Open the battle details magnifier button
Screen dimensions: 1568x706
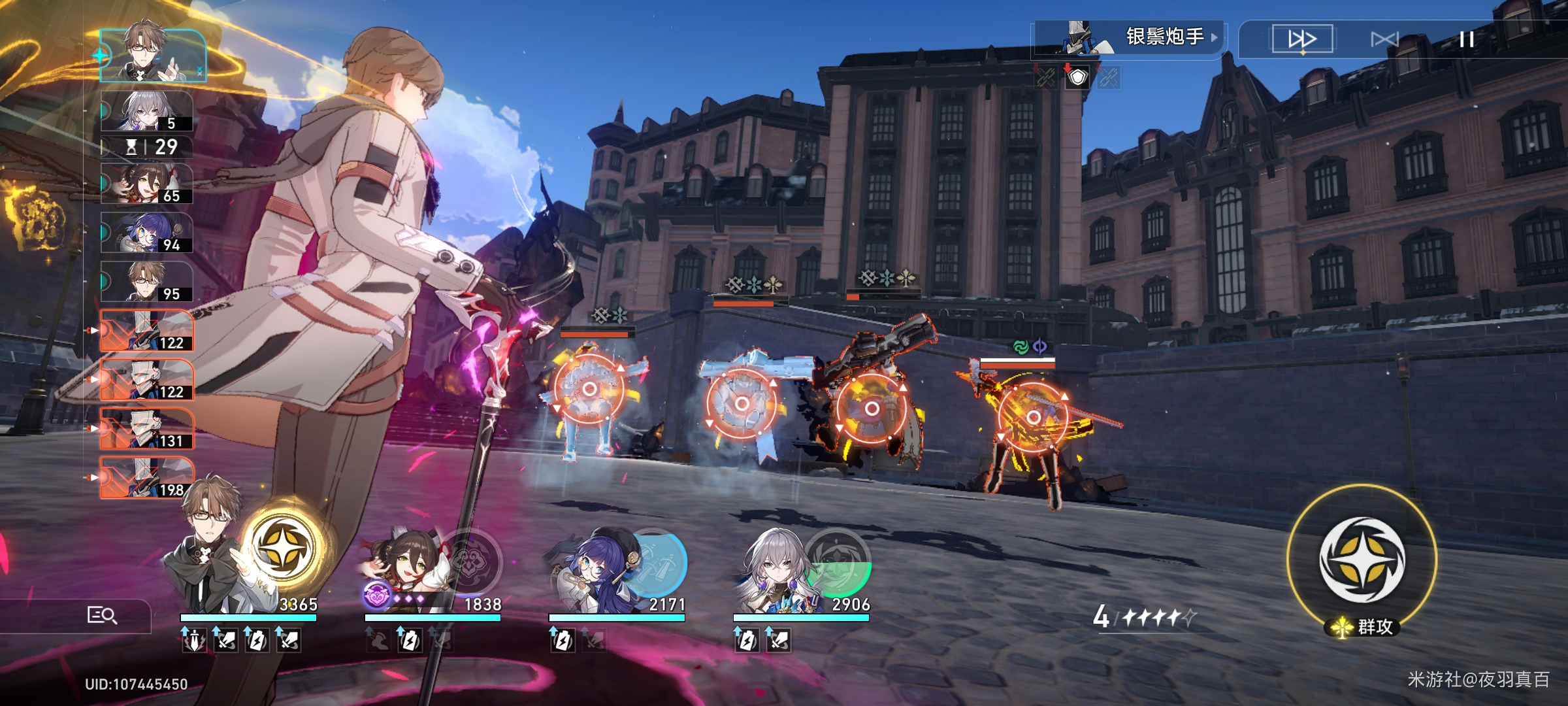point(102,615)
